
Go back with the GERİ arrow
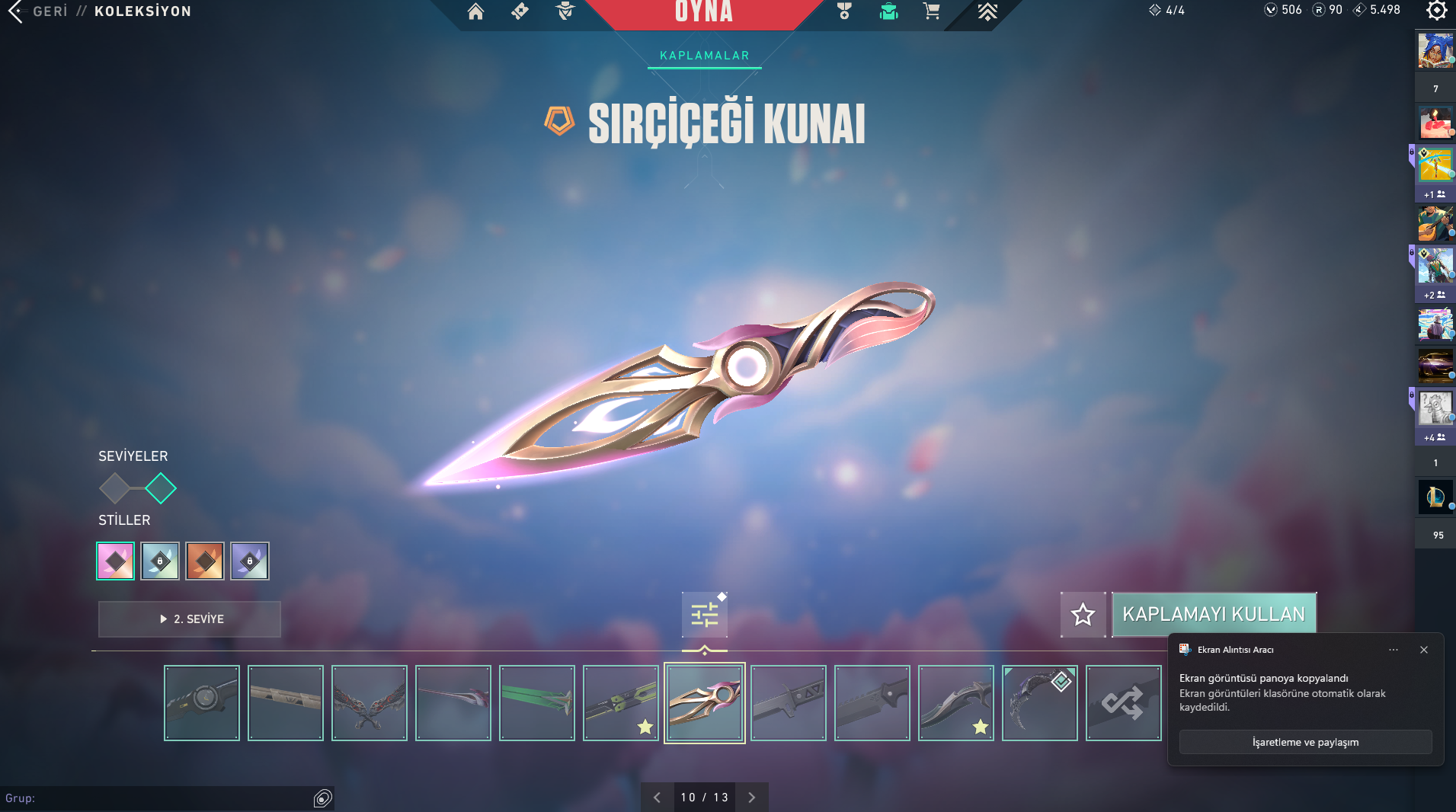[17, 11]
